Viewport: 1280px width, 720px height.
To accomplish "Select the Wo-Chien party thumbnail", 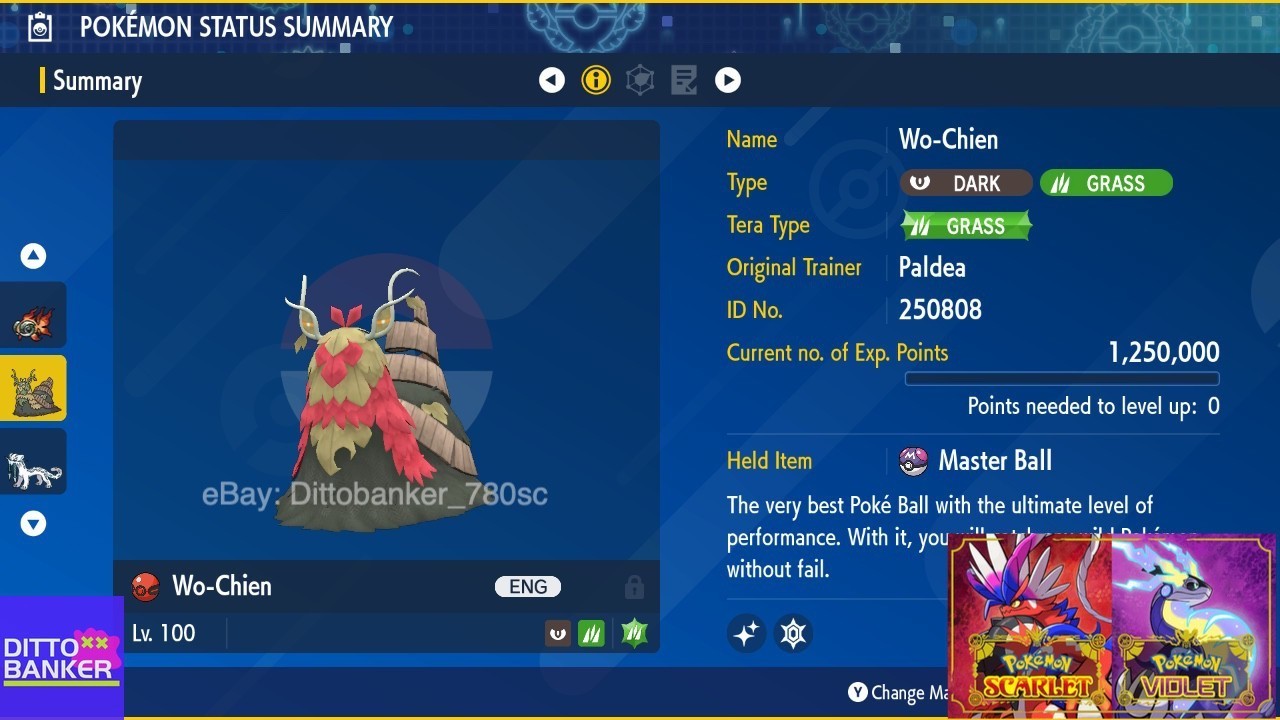I will click(33, 389).
